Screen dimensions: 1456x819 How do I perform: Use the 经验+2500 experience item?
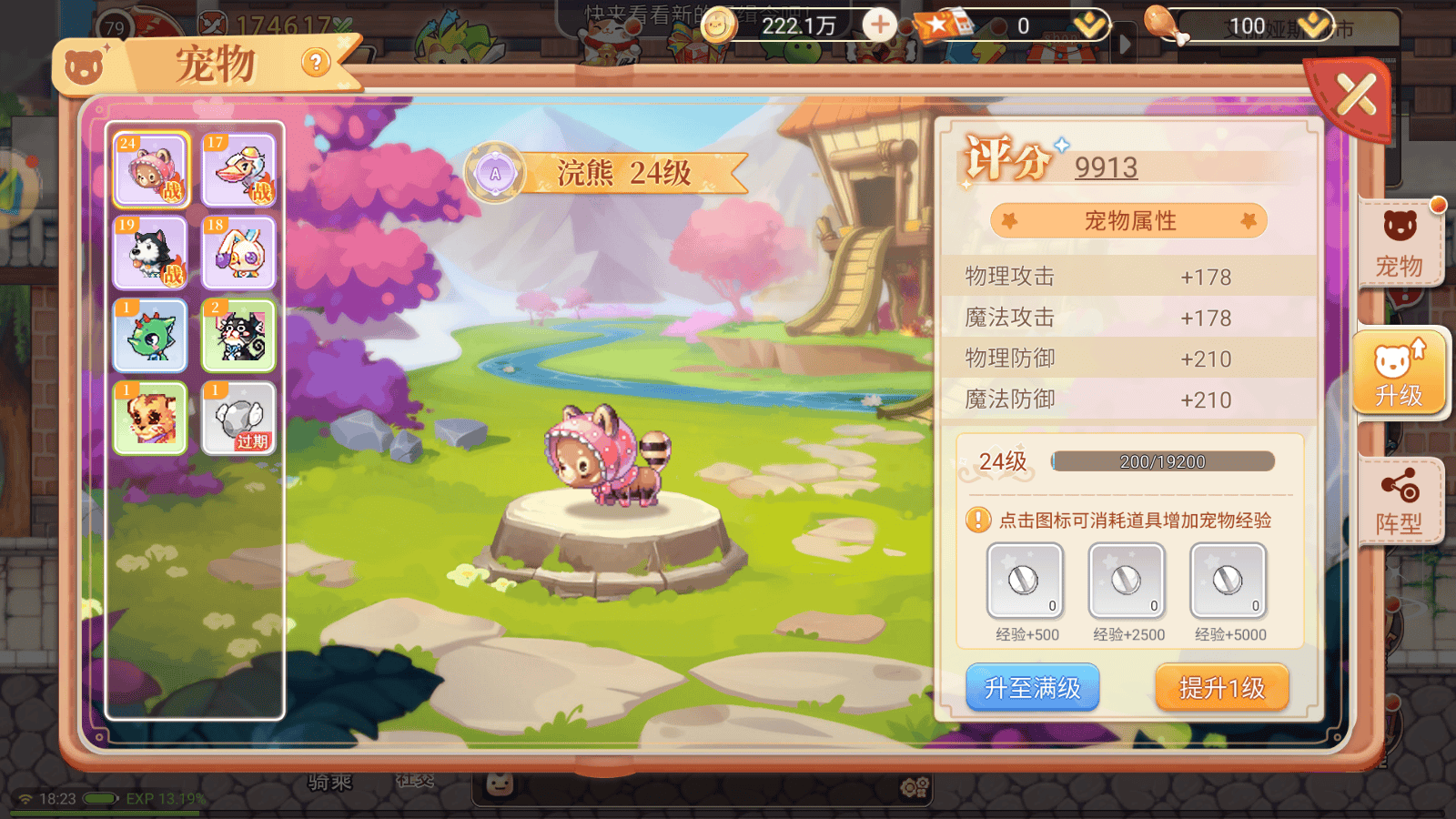click(1127, 581)
